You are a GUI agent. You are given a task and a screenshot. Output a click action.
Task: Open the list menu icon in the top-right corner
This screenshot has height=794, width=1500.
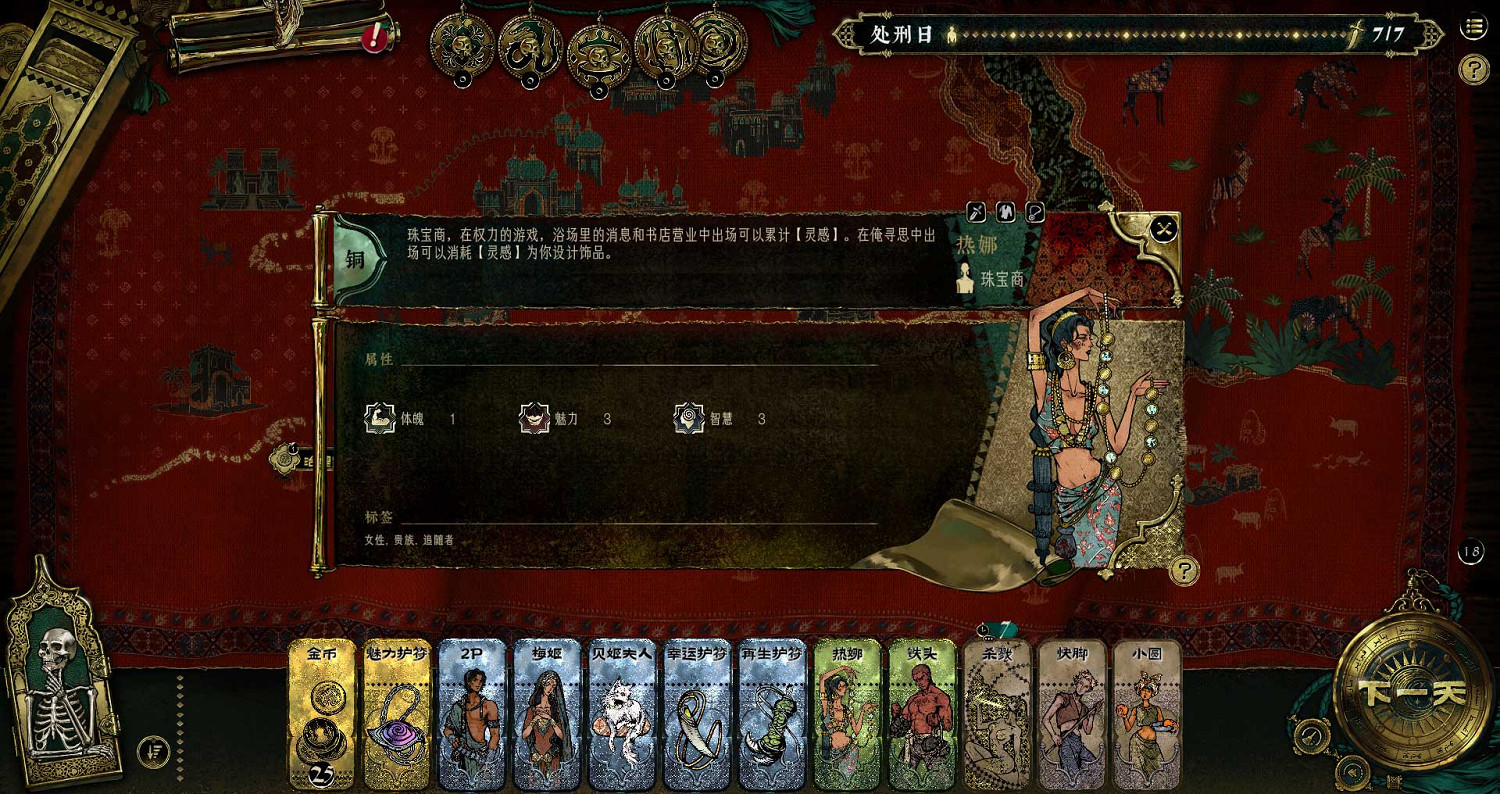[x=1472, y=27]
